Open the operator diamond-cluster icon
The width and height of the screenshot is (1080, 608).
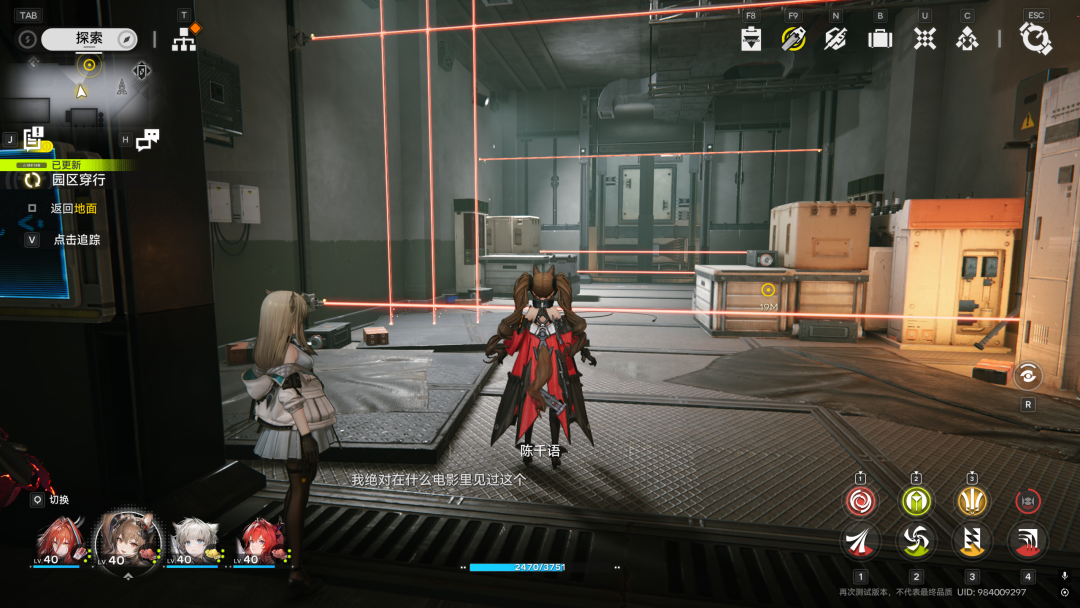coord(967,39)
